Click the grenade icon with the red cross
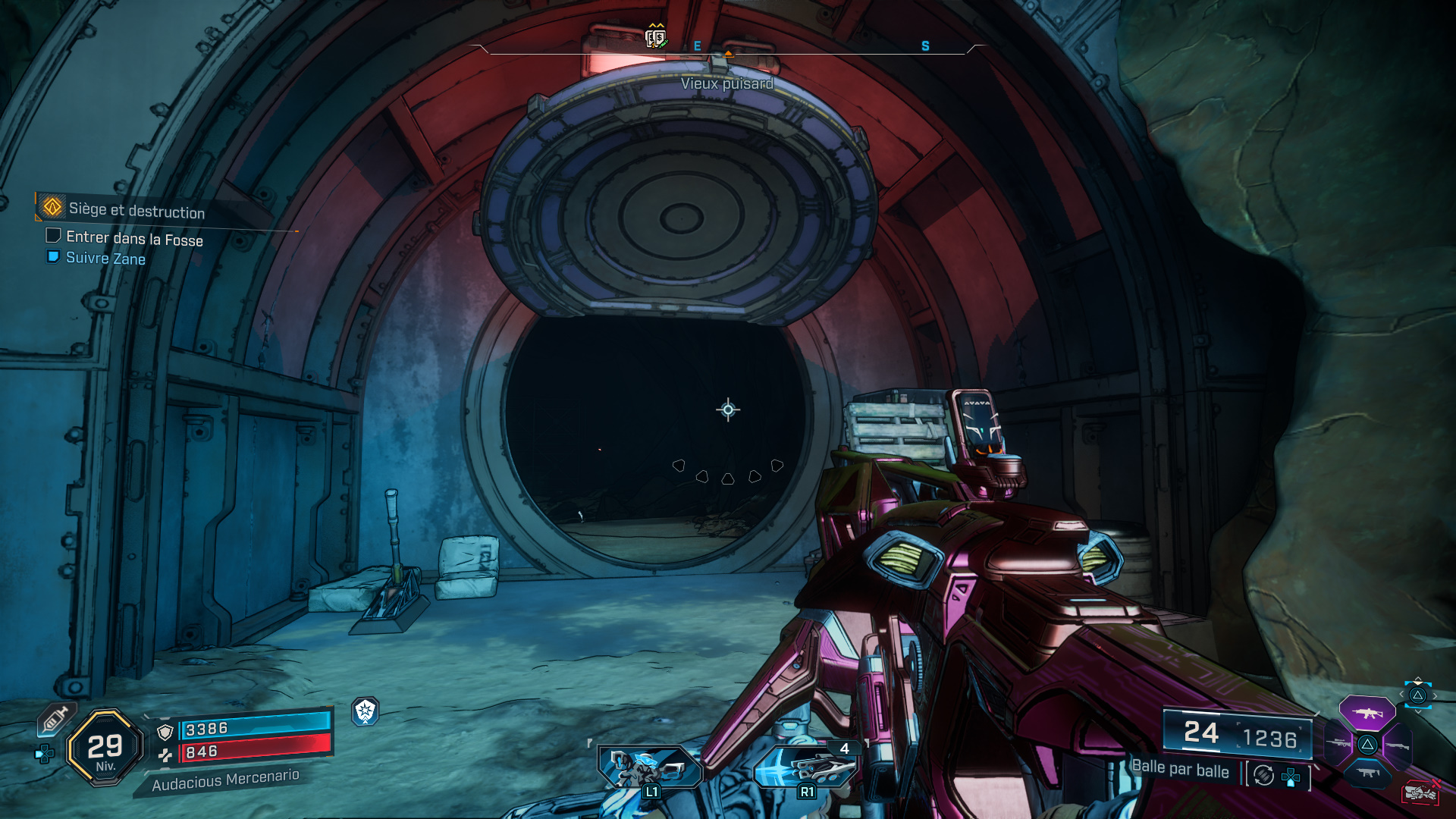 click(1420, 791)
